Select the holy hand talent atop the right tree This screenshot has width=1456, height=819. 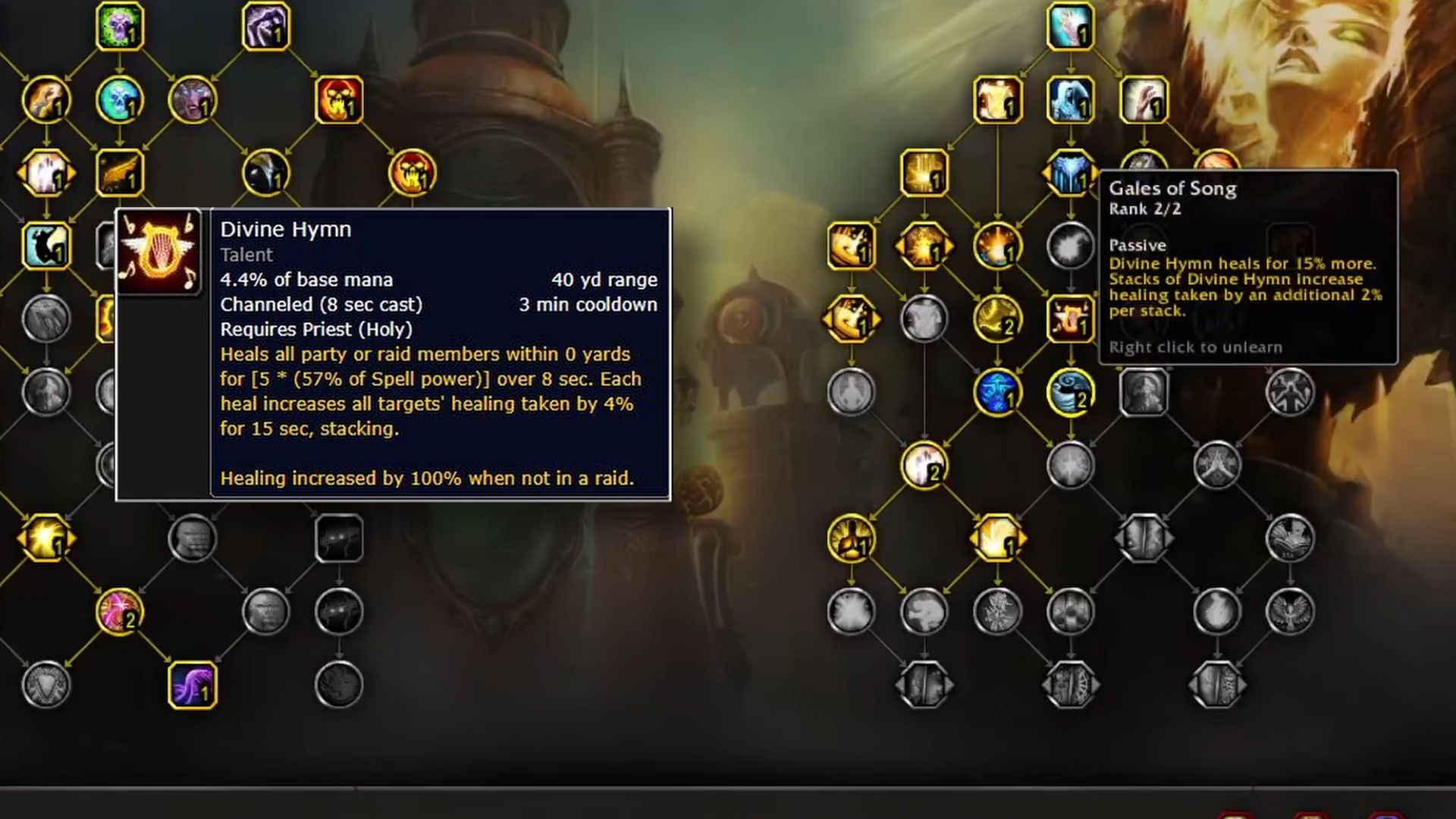[1070, 27]
